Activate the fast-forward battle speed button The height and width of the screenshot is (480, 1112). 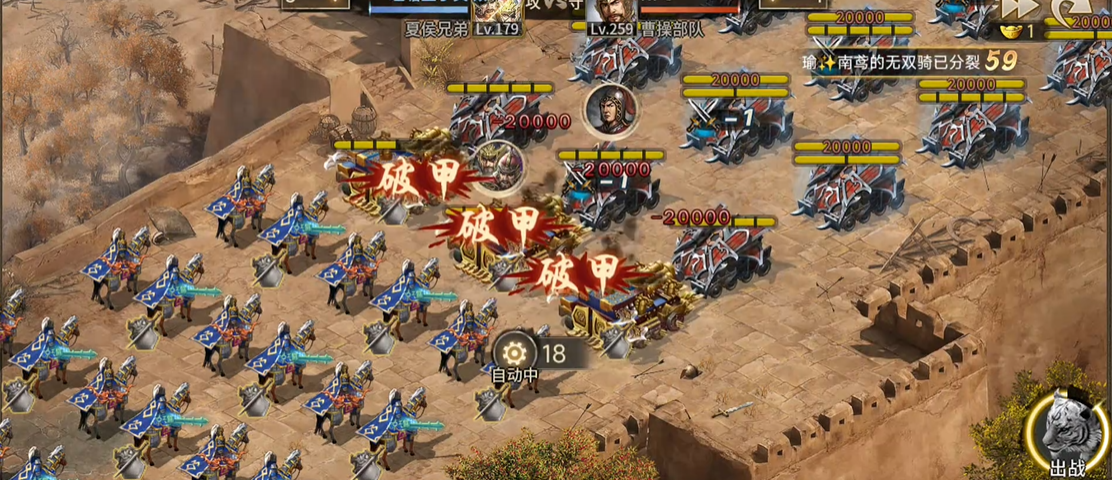1018,8
